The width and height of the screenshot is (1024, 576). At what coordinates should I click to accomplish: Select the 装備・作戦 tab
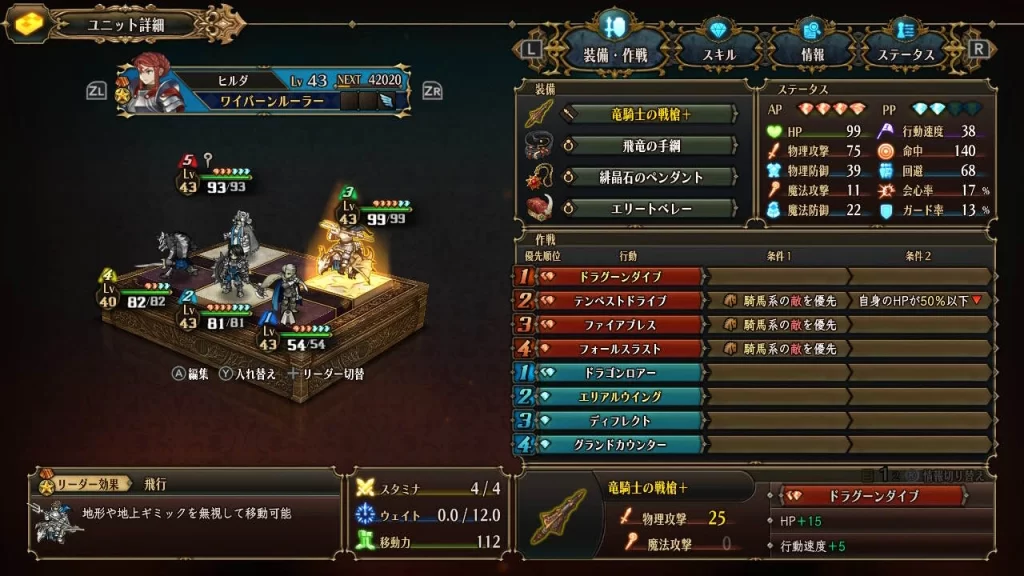pyautogui.click(x=616, y=51)
